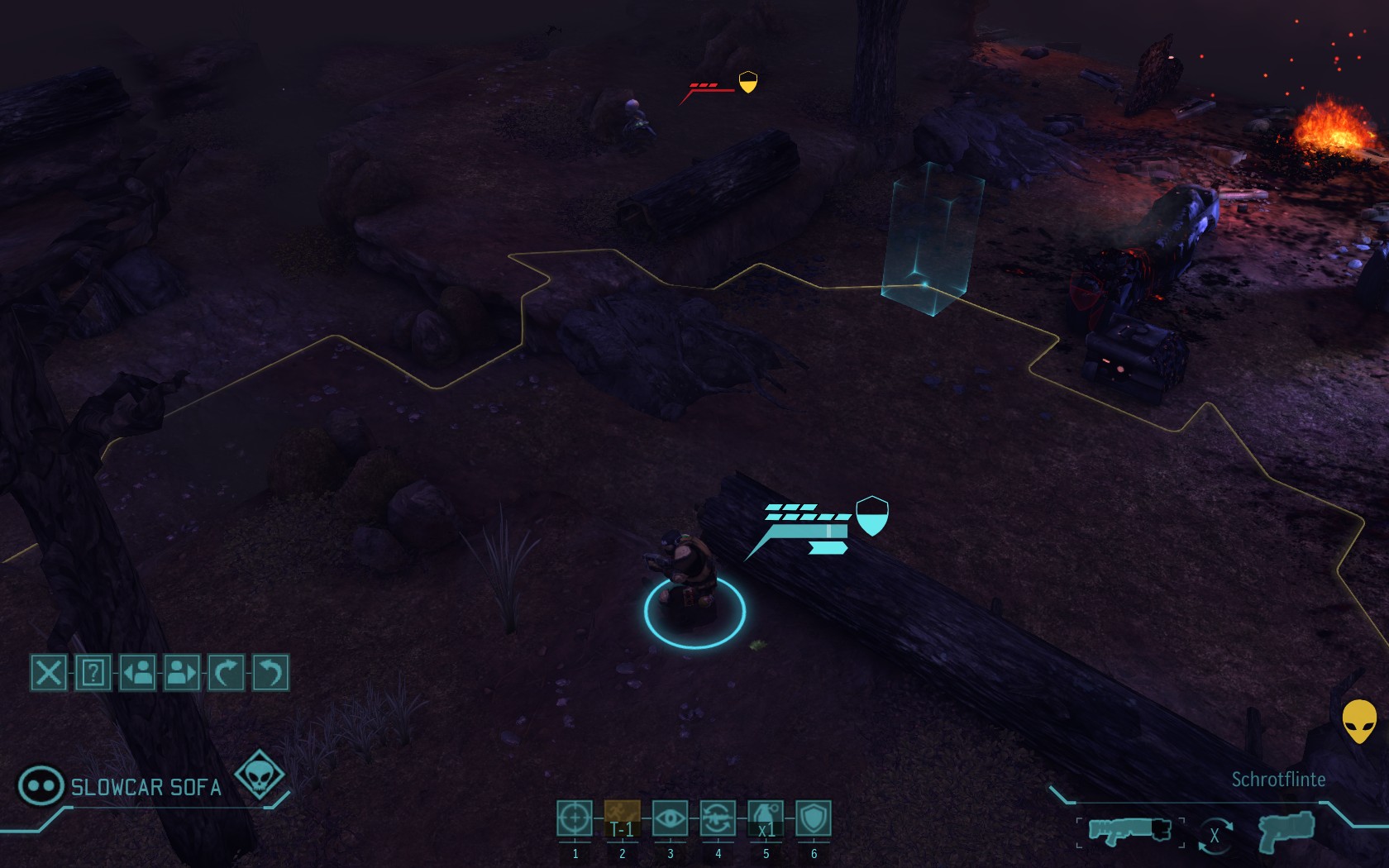Image resolution: width=1389 pixels, height=868 pixels.
Task: Click the X end-turn button
Action: tap(49, 673)
